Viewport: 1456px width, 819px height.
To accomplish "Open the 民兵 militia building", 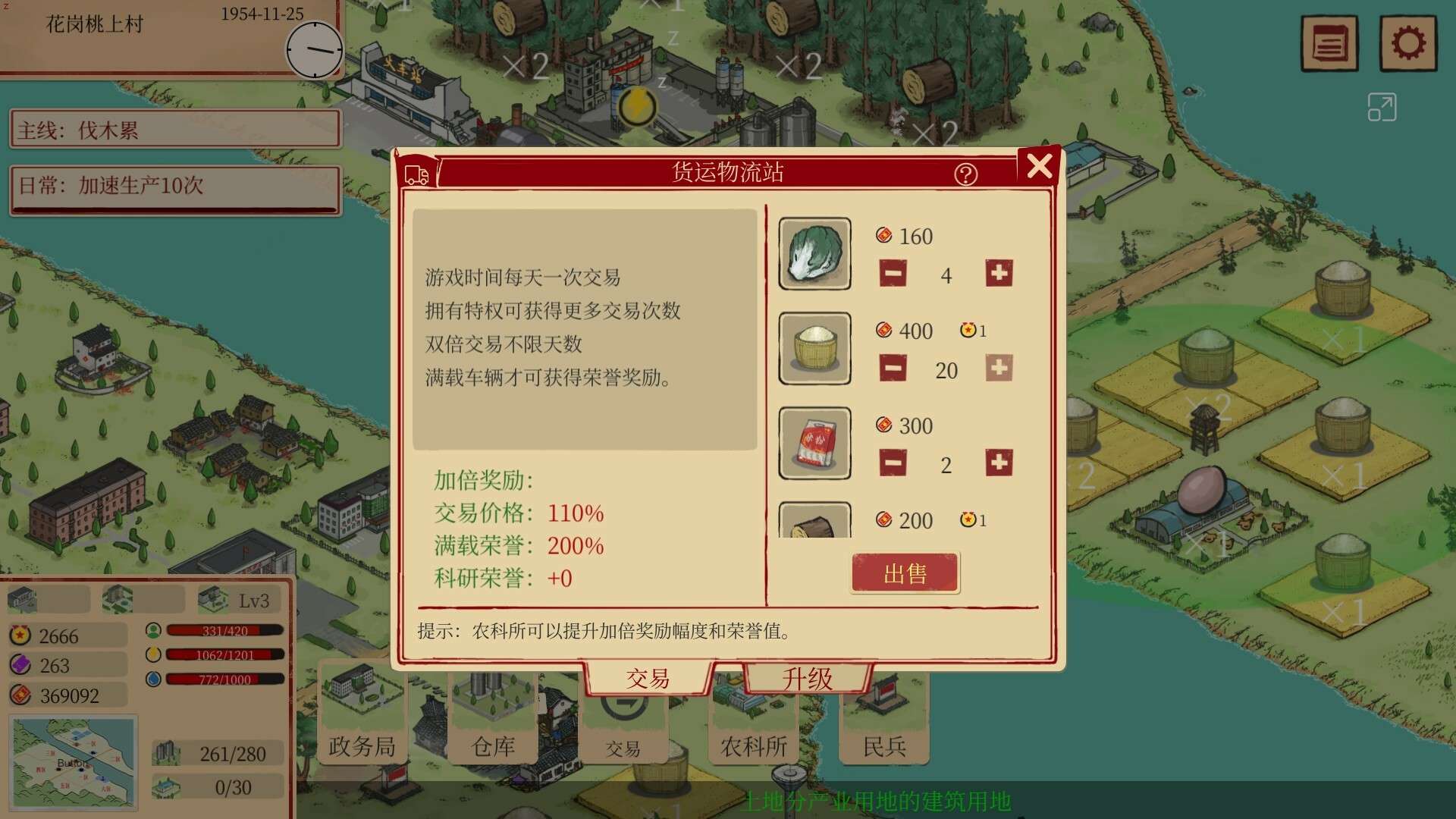I will [x=883, y=746].
